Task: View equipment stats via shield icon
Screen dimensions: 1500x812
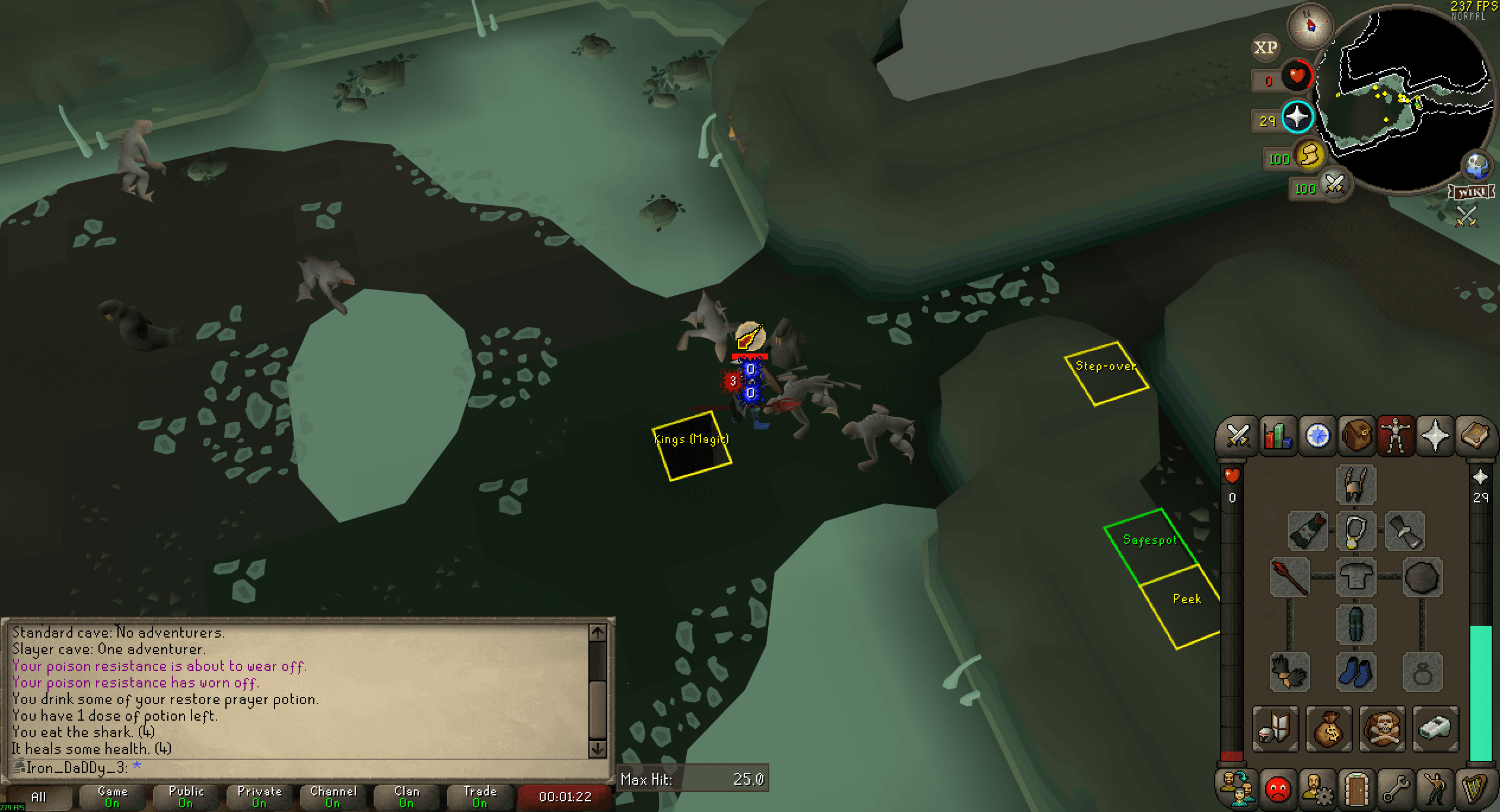Action: pyautogui.click(x=1275, y=730)
